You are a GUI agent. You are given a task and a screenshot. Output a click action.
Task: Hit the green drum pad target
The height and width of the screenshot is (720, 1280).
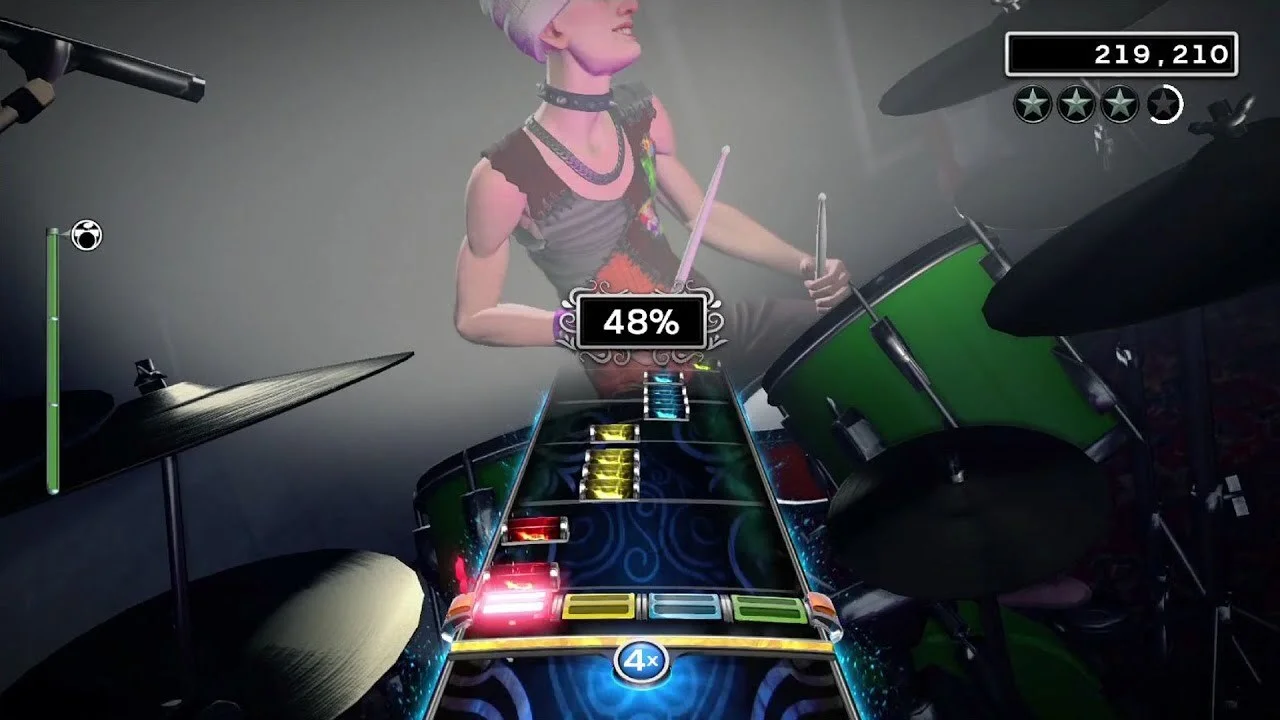[768, 607]
